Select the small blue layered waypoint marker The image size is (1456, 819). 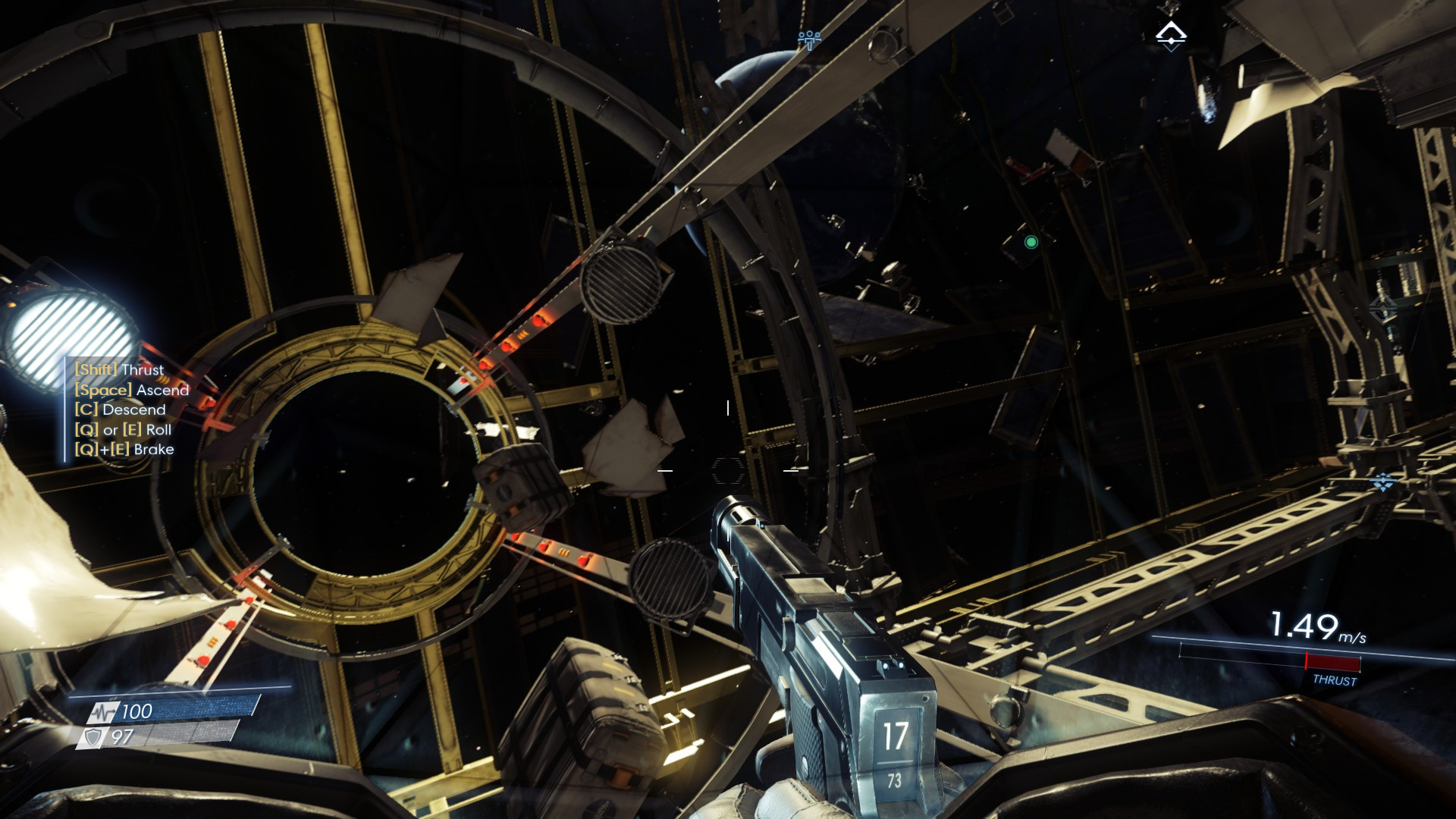point(1383,482)
